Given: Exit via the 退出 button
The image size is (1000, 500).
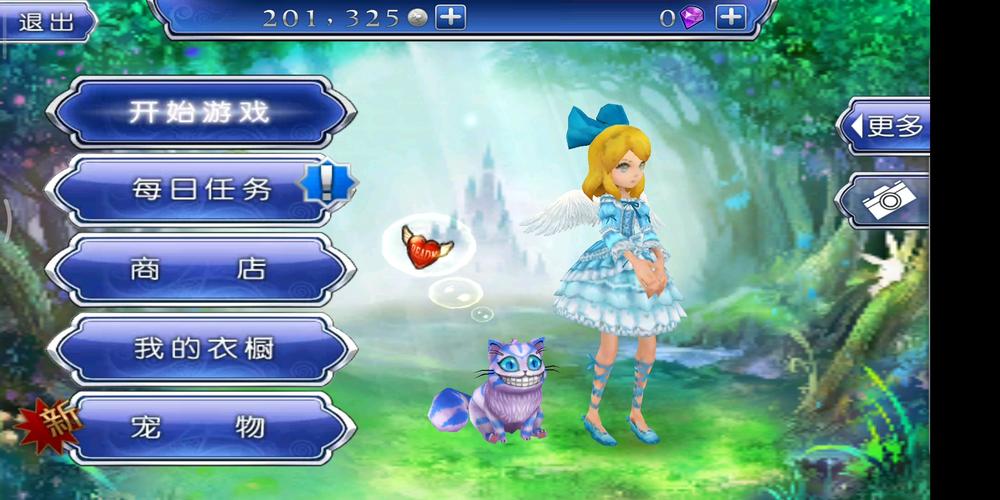Looking at the screenshot, I should (x=45, y=21).
